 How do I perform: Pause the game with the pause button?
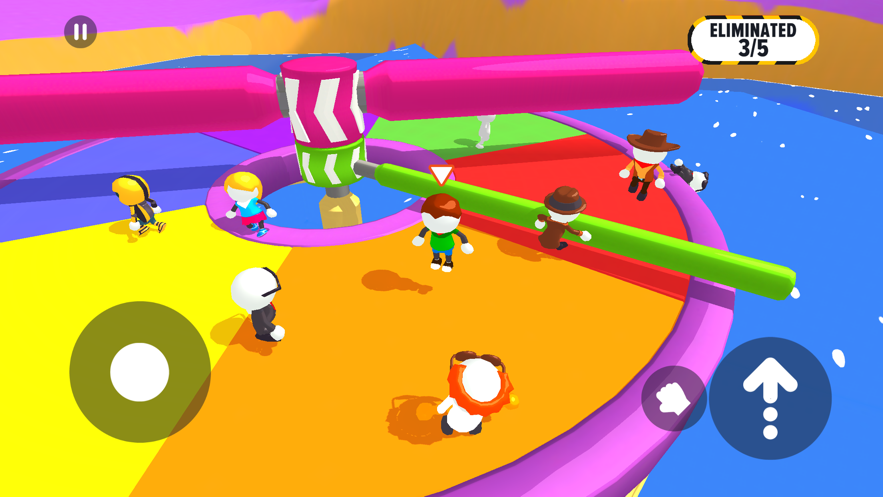point(80,32)
